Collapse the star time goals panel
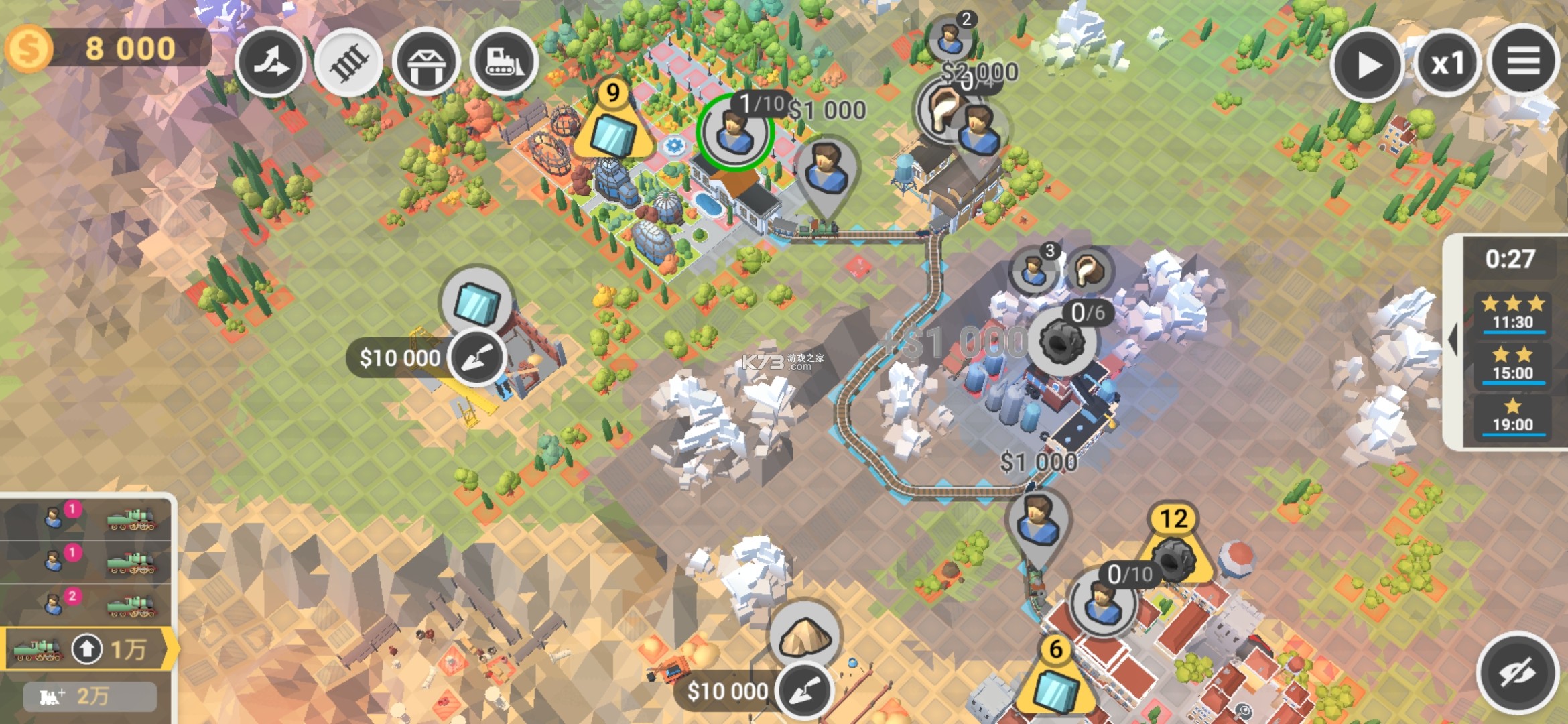Screen dimensions: 1568x724 coord(1453,339)
